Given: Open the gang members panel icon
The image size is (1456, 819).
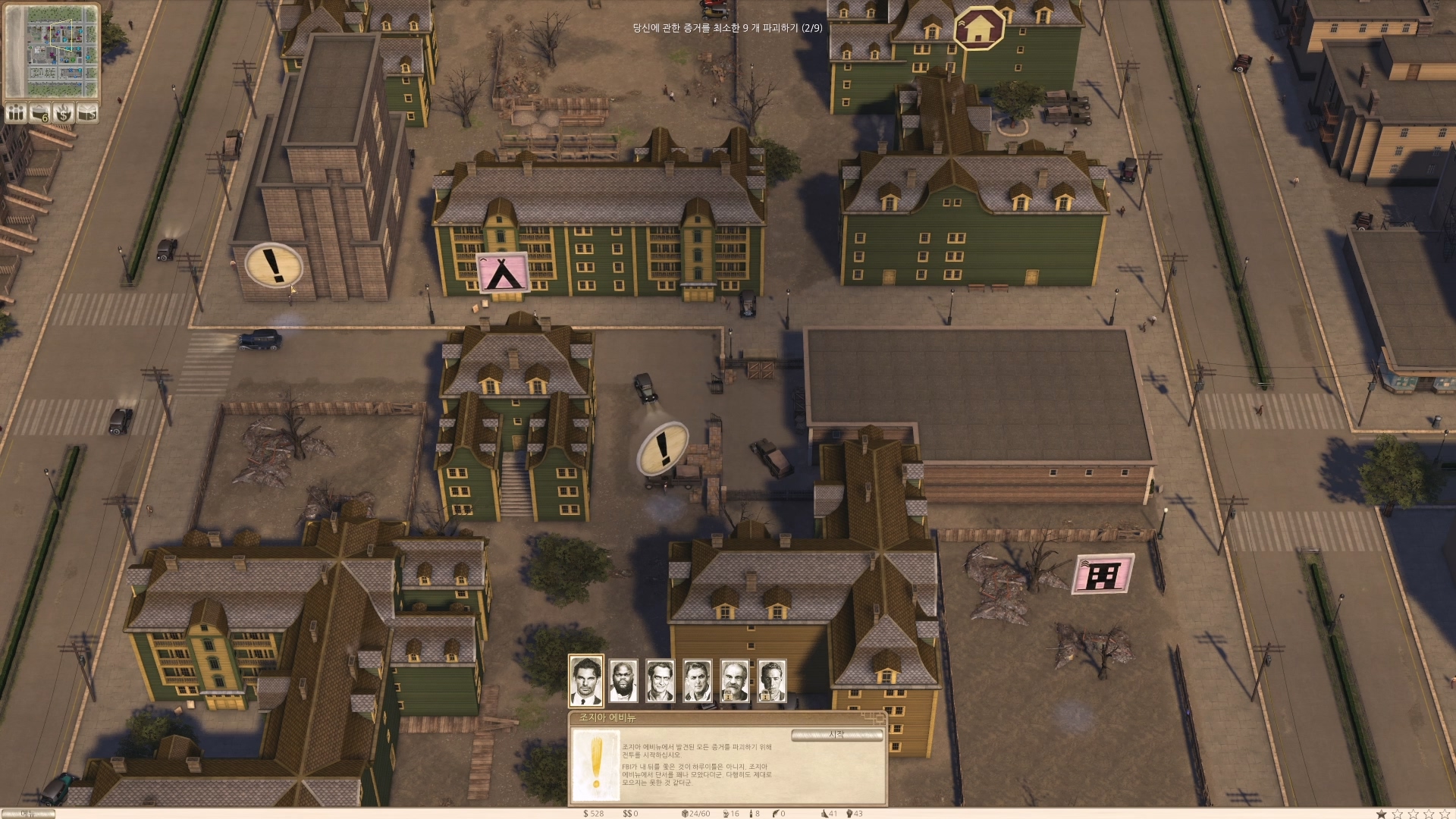Looking at the screenshot, I should 16,114.
